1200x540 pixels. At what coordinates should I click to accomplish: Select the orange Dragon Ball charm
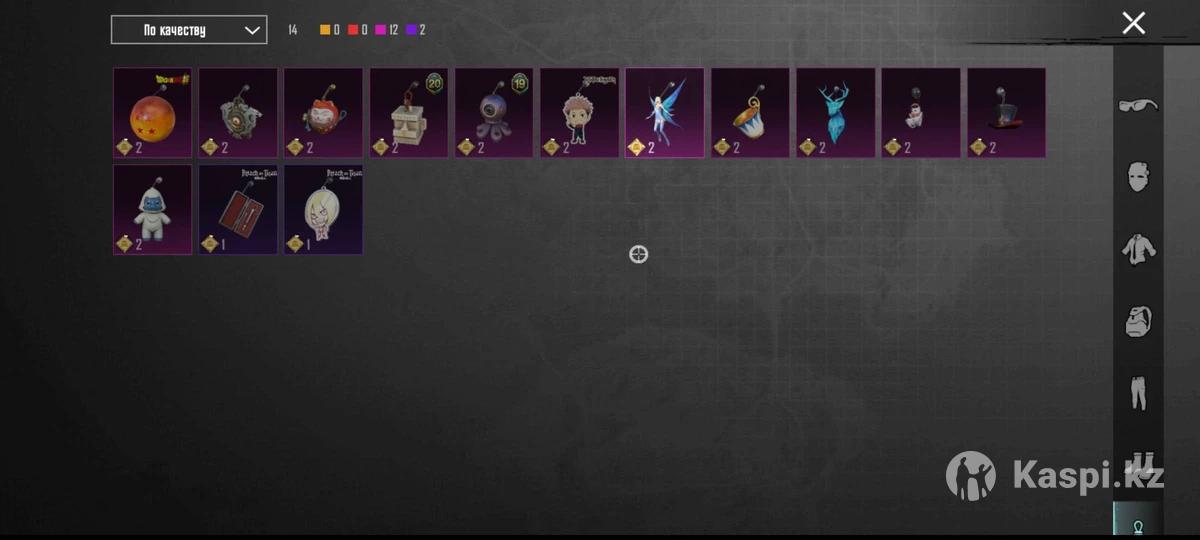pos(152,112)
